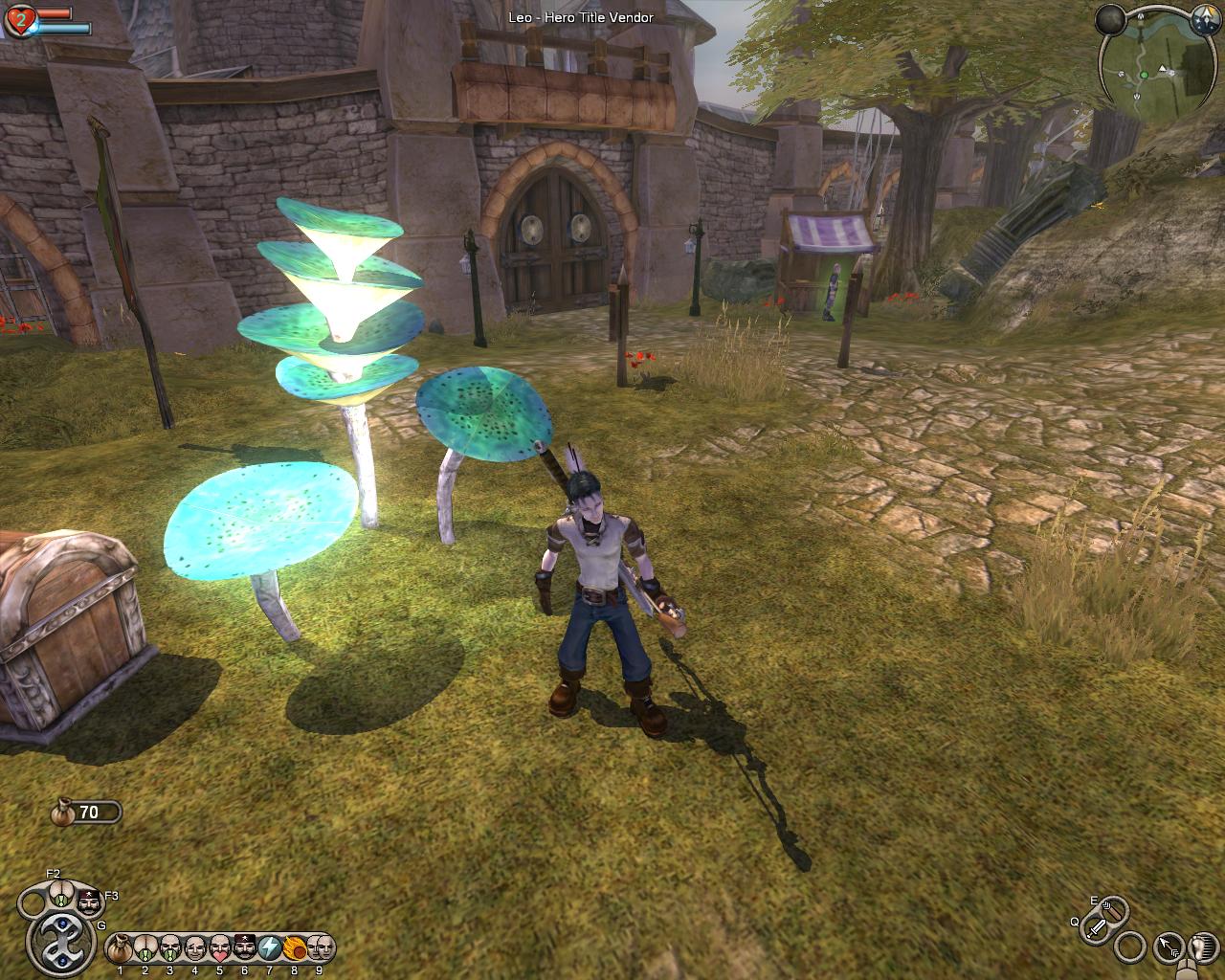Choose the smiling laugh face expression
Image resolution: width=1225 pixels, height=980 pixels.
(x=195, y=948)
